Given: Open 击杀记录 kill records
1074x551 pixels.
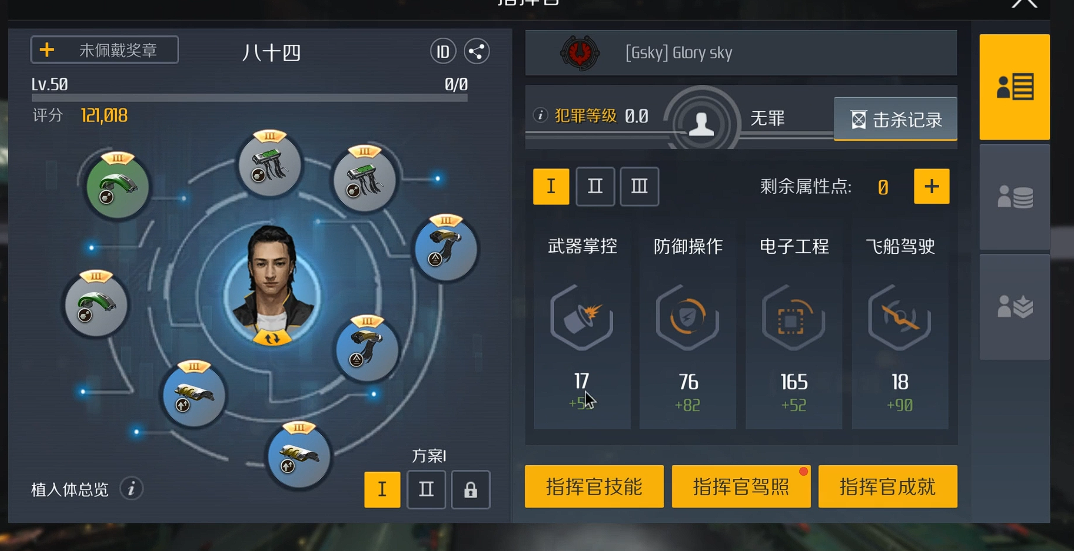Looking at the screenshot, I should 896,119.
